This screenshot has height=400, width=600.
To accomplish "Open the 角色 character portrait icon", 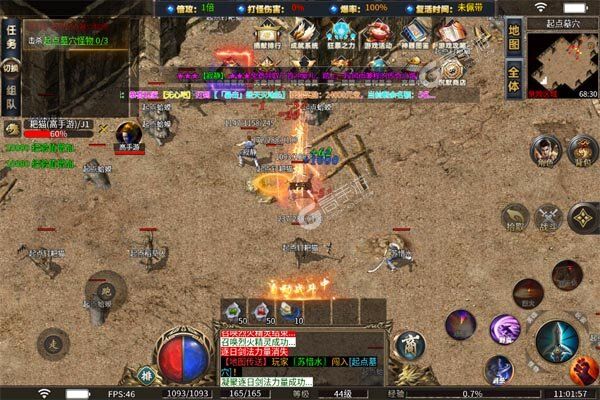I will coord(543,150).
